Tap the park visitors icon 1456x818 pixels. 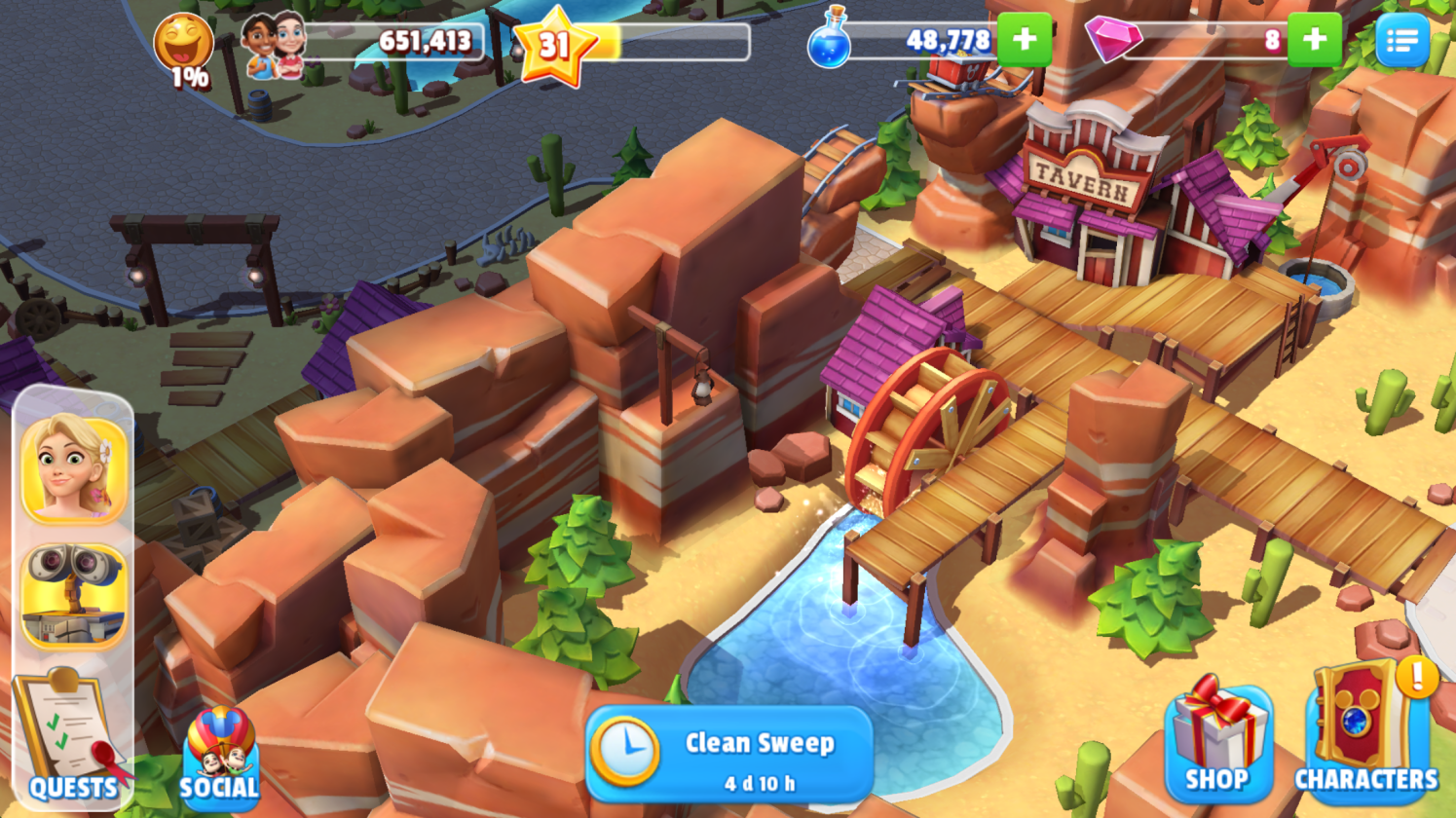coord(274,45)
